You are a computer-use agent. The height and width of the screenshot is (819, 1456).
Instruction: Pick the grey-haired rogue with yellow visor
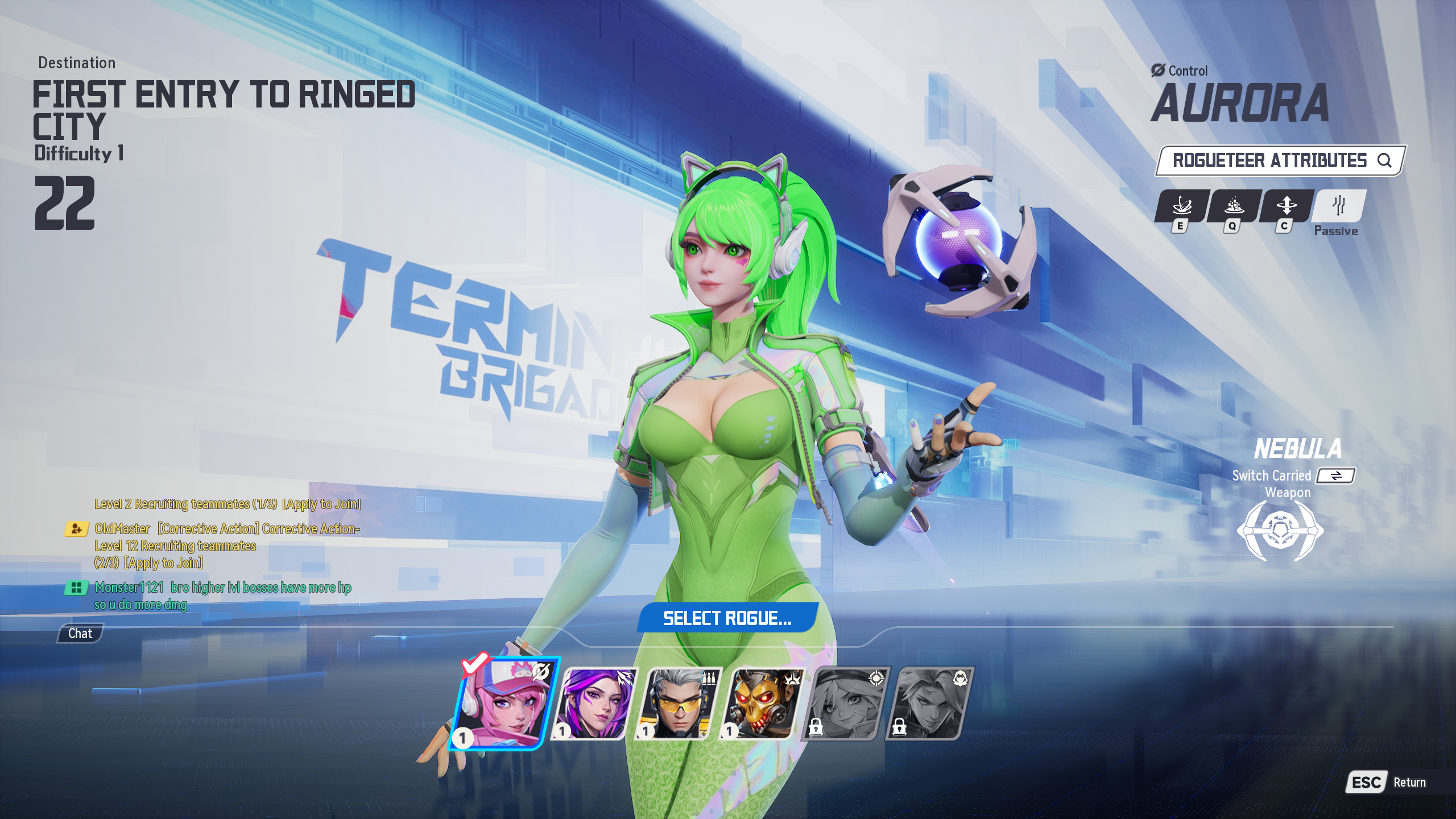click(x=678, y=704)
